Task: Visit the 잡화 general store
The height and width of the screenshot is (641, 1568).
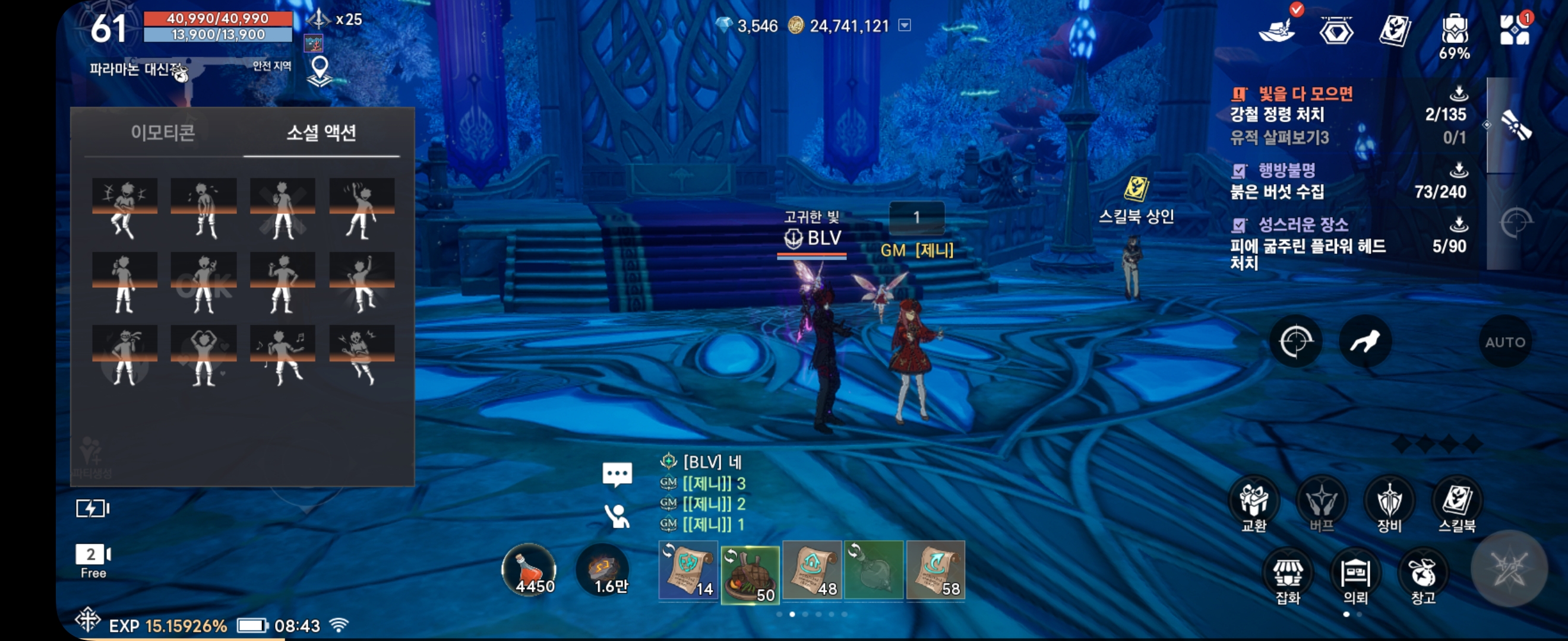Action: click(1288, 577)
